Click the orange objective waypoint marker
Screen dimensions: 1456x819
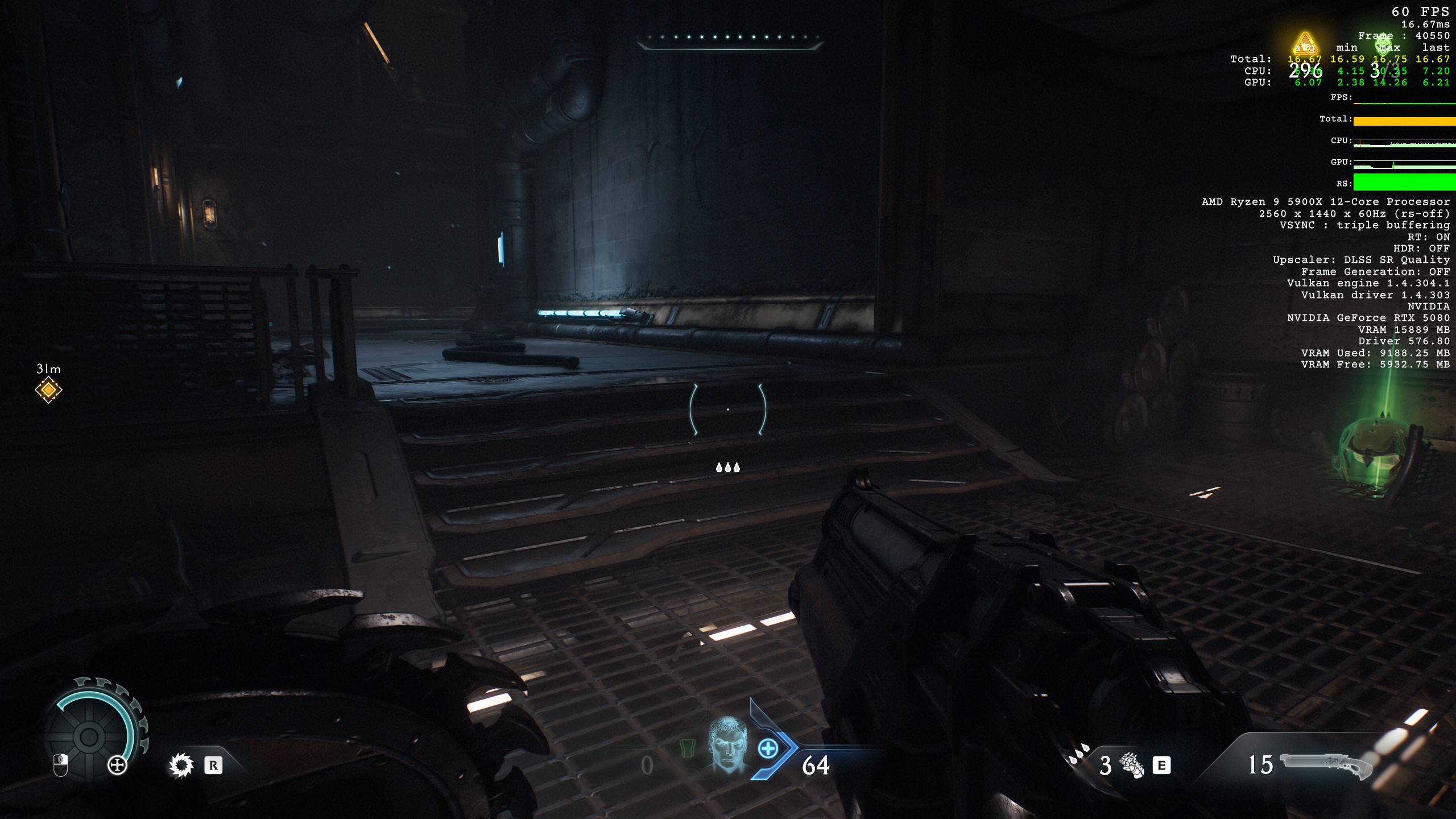click(48, 390)
